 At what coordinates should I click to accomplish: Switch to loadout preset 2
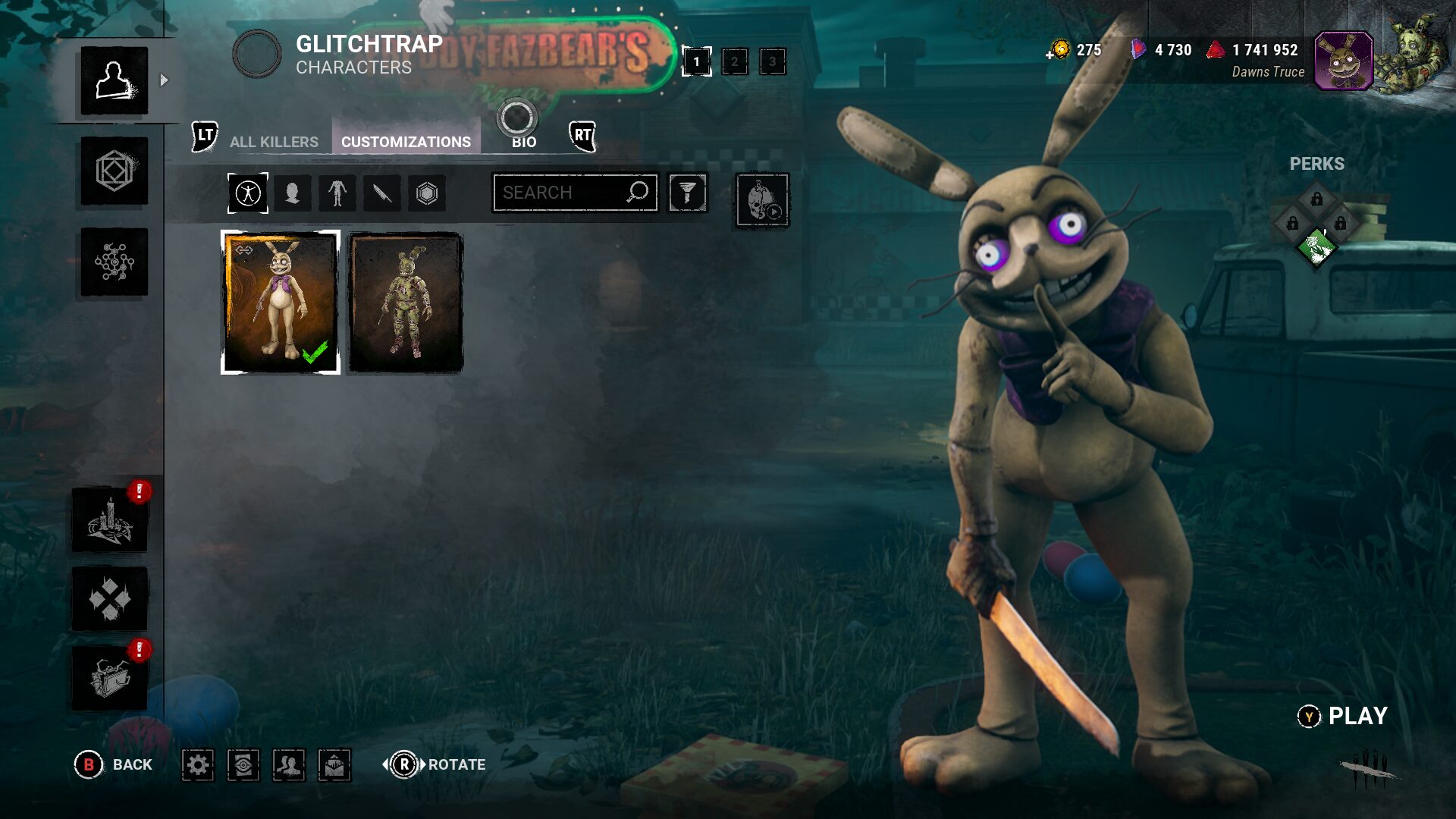(734, 61)
